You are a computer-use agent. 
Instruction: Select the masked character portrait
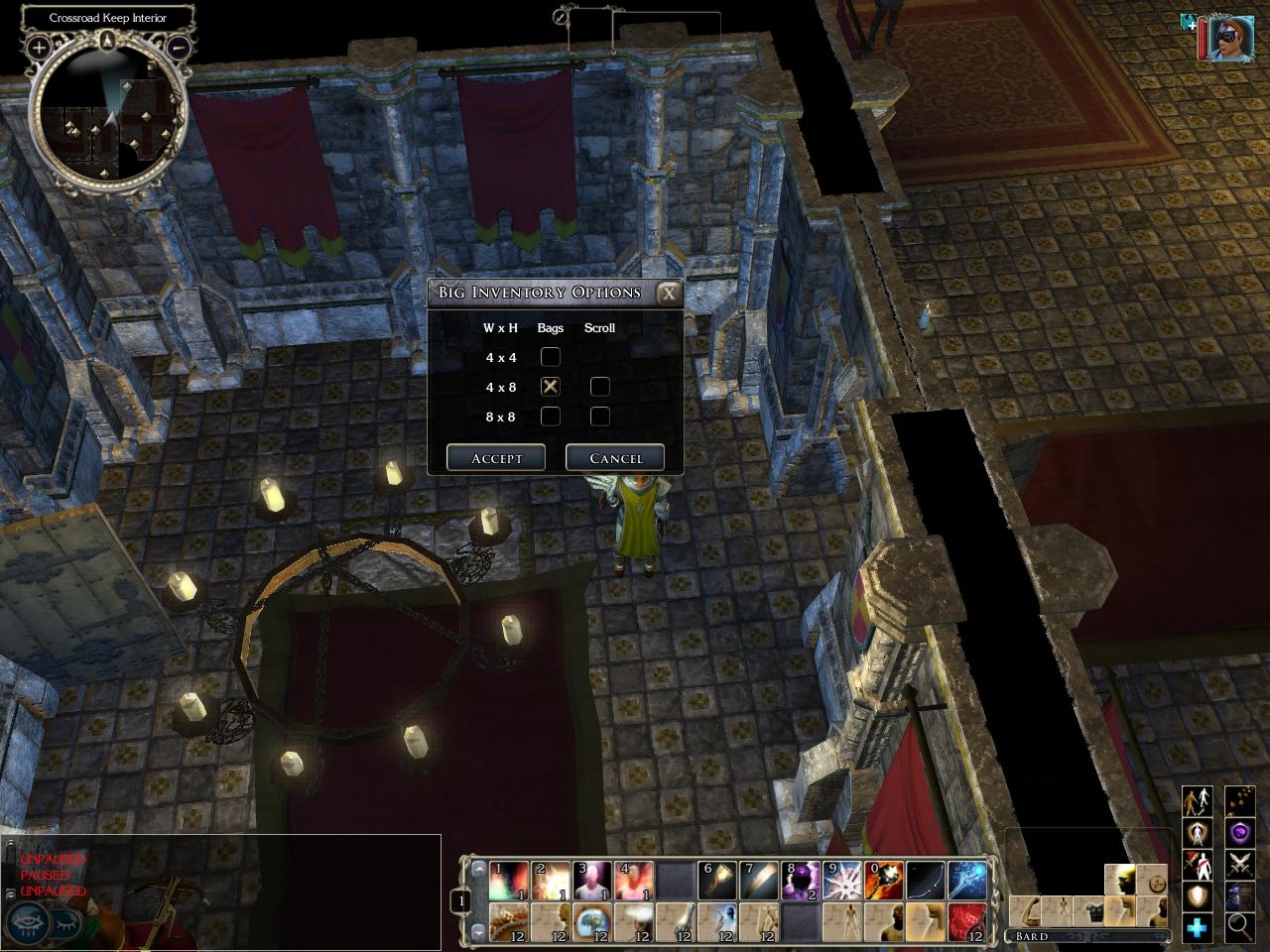coord(1230,38)
